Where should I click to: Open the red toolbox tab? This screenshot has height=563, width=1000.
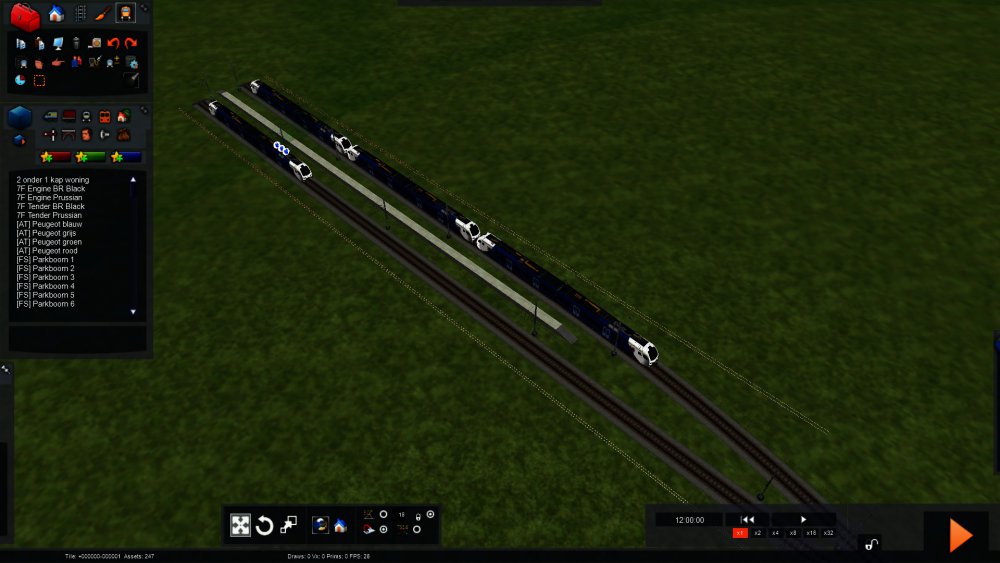(x=25, y=15)
